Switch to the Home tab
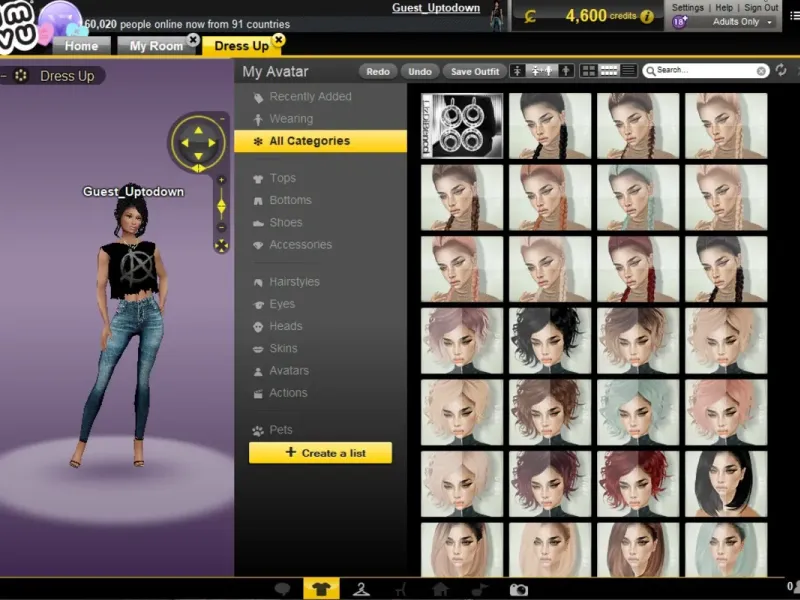 coord(81,46)
